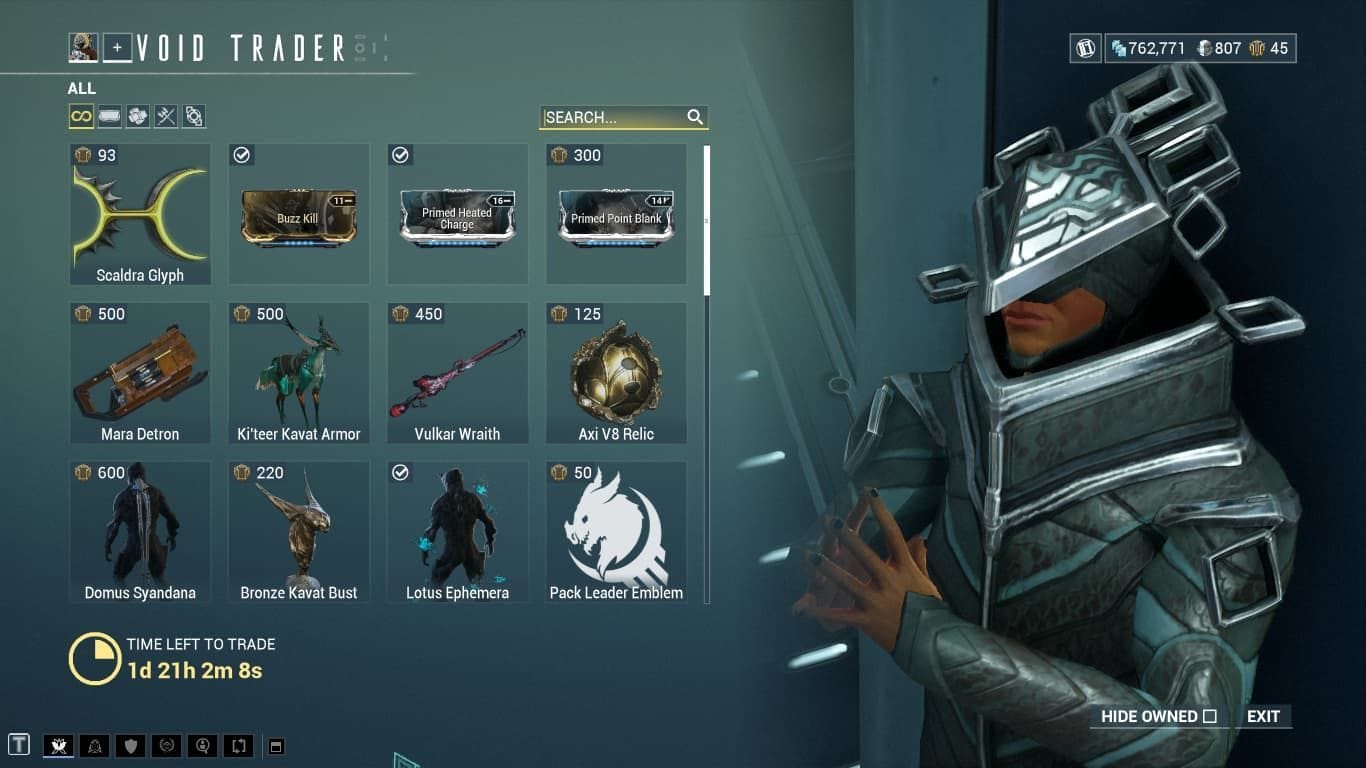Click the shield icon in the bottom bar
Screen dimensions: 1366x768
pyautogui.click(x=130, y=745)
